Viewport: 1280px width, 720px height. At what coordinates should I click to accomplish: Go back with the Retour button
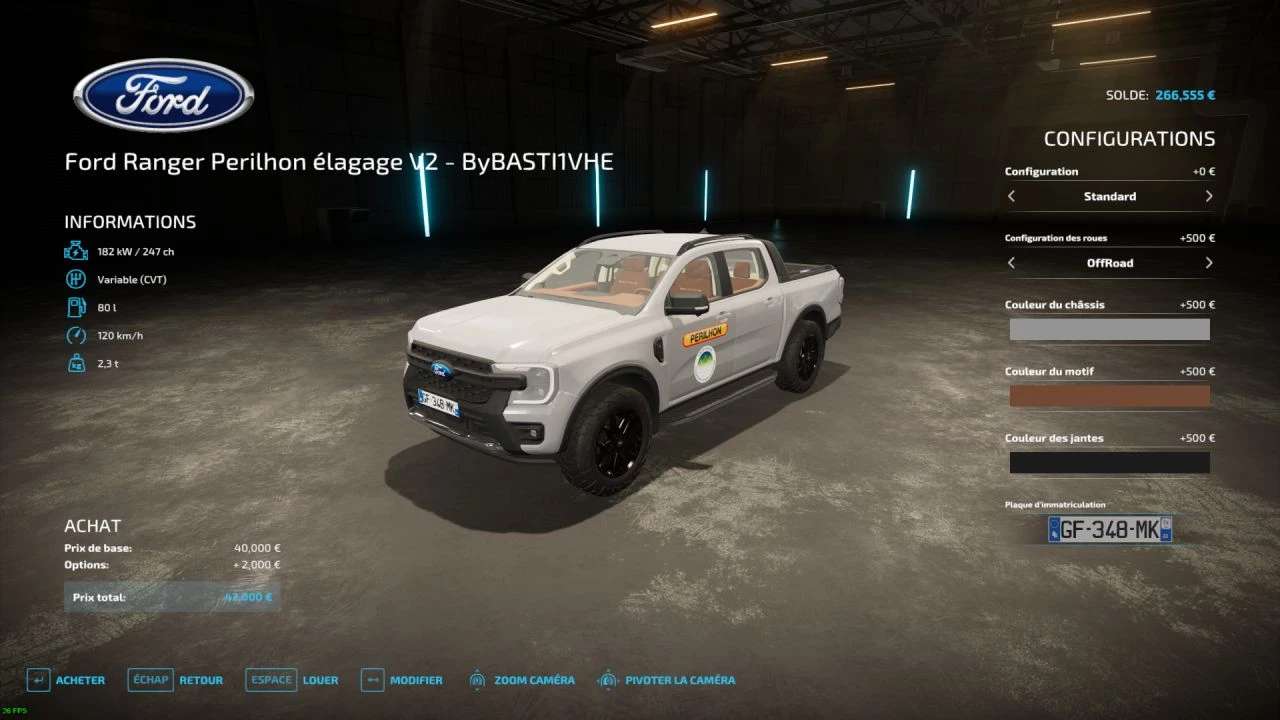(176, 680)
